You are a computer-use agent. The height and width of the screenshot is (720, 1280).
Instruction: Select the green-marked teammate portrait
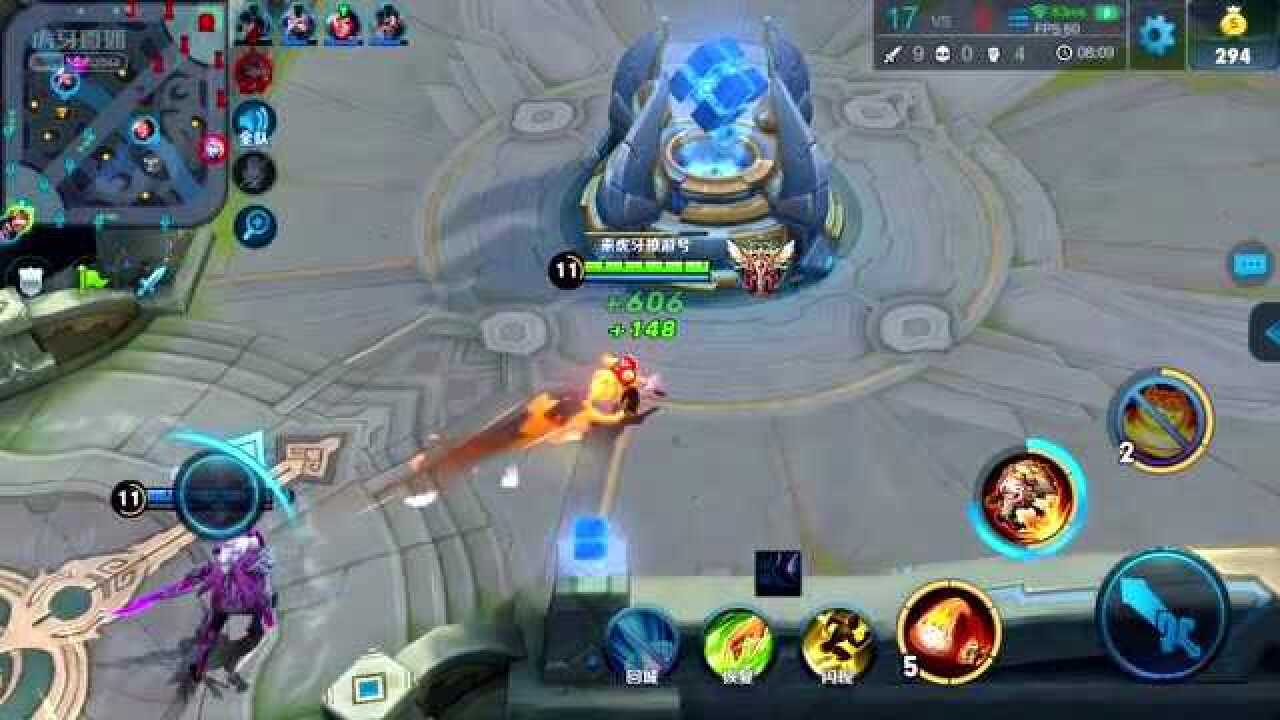343,22
